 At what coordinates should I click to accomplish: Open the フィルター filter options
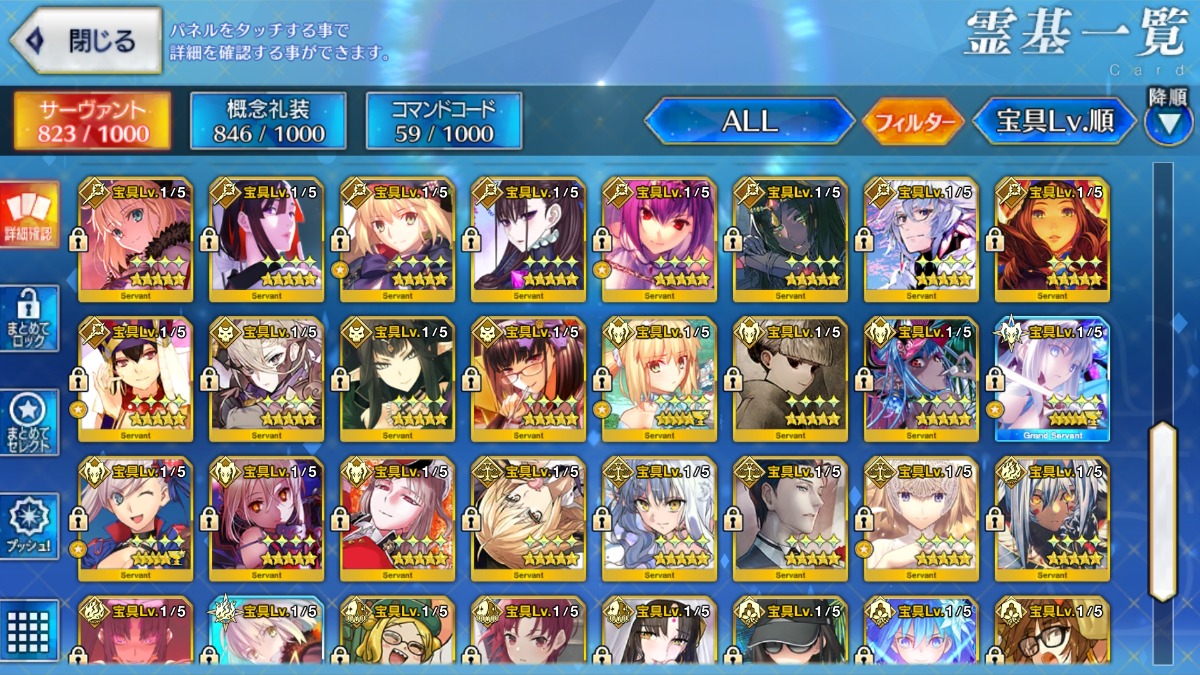coord(913,123)
